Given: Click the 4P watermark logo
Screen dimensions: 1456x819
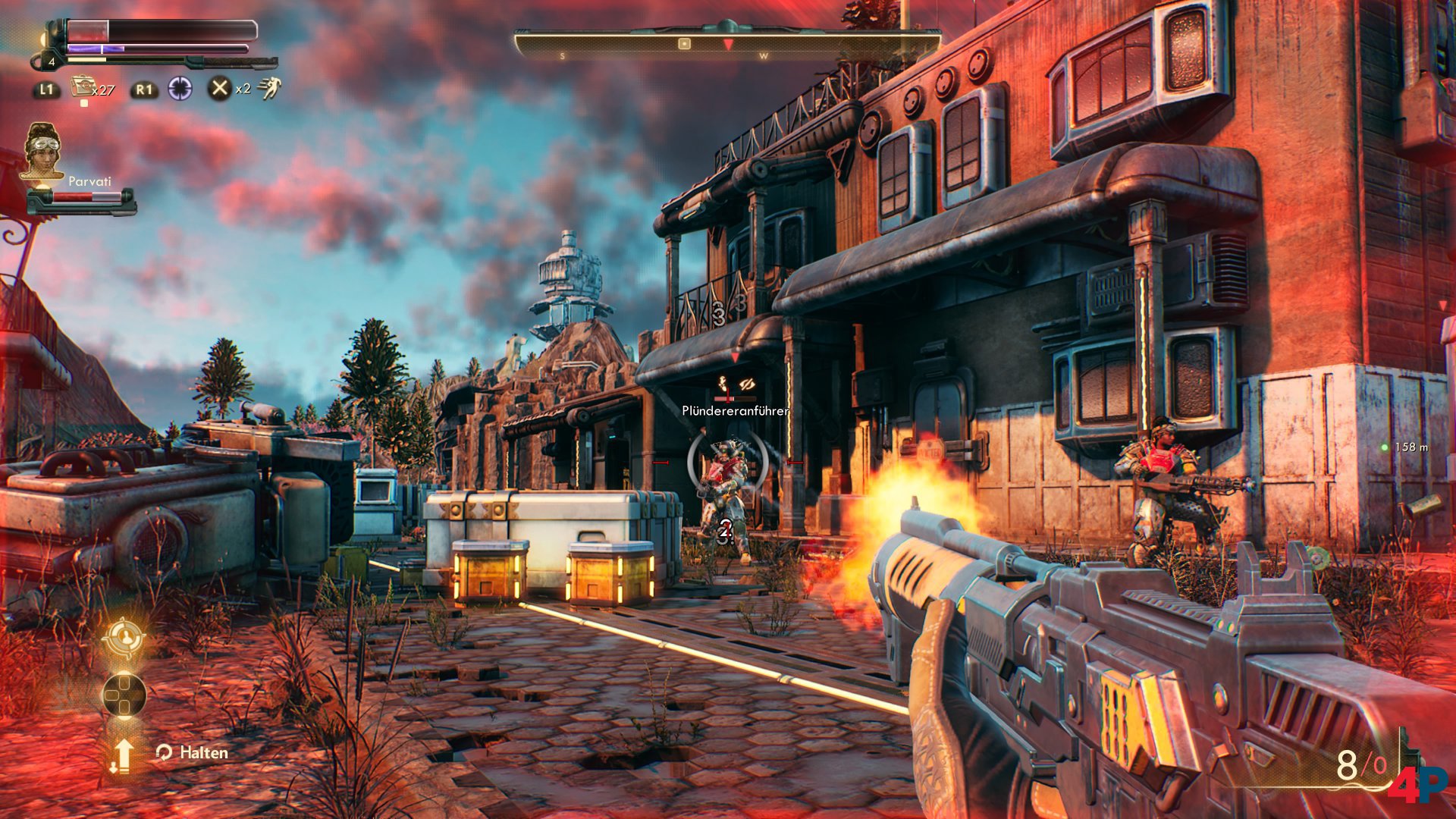Looking at the screenshot, I should tap(1417, 783).
